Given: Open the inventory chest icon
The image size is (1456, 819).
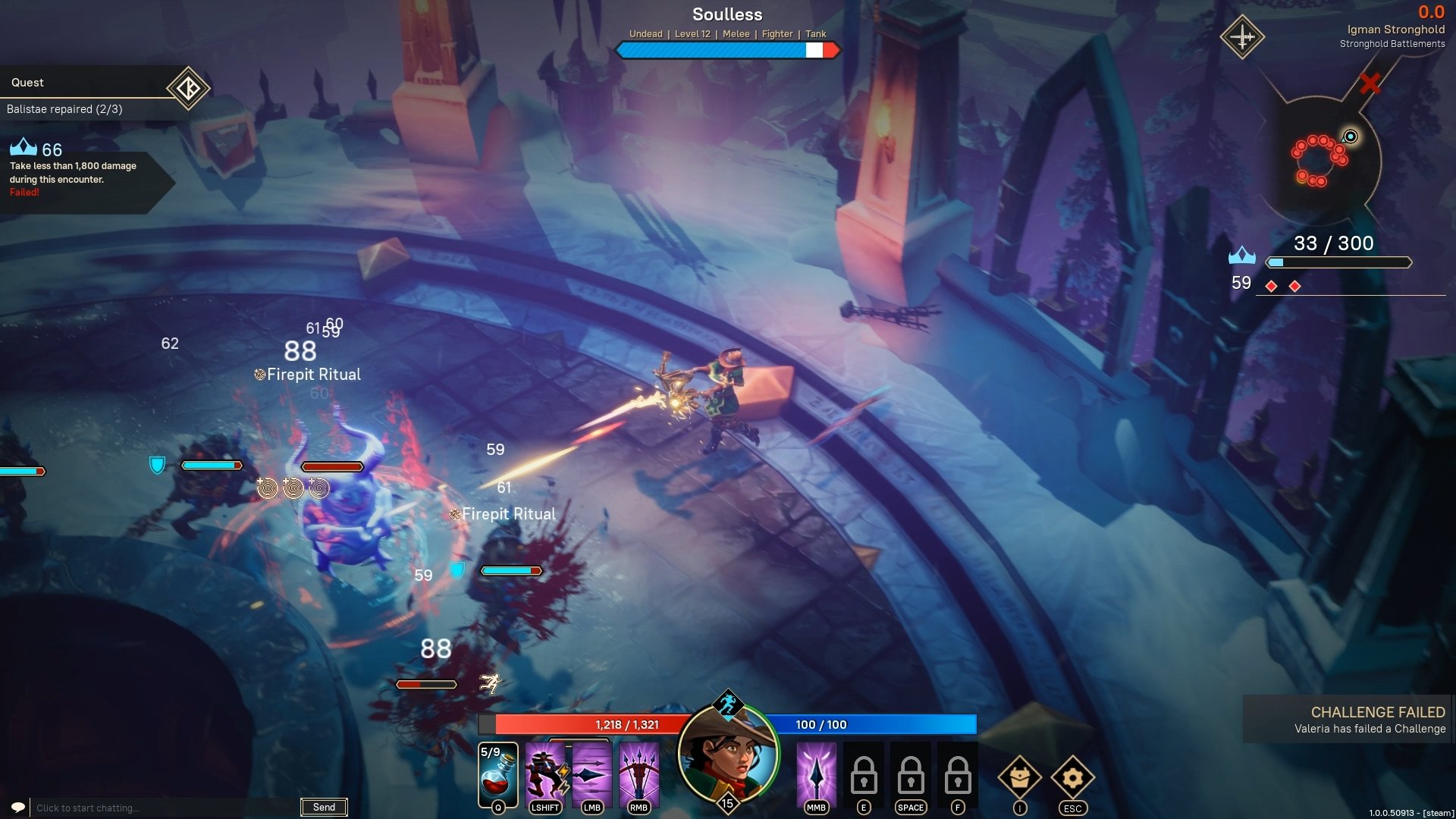Looking at the screenshot, I should point(1019,777).
